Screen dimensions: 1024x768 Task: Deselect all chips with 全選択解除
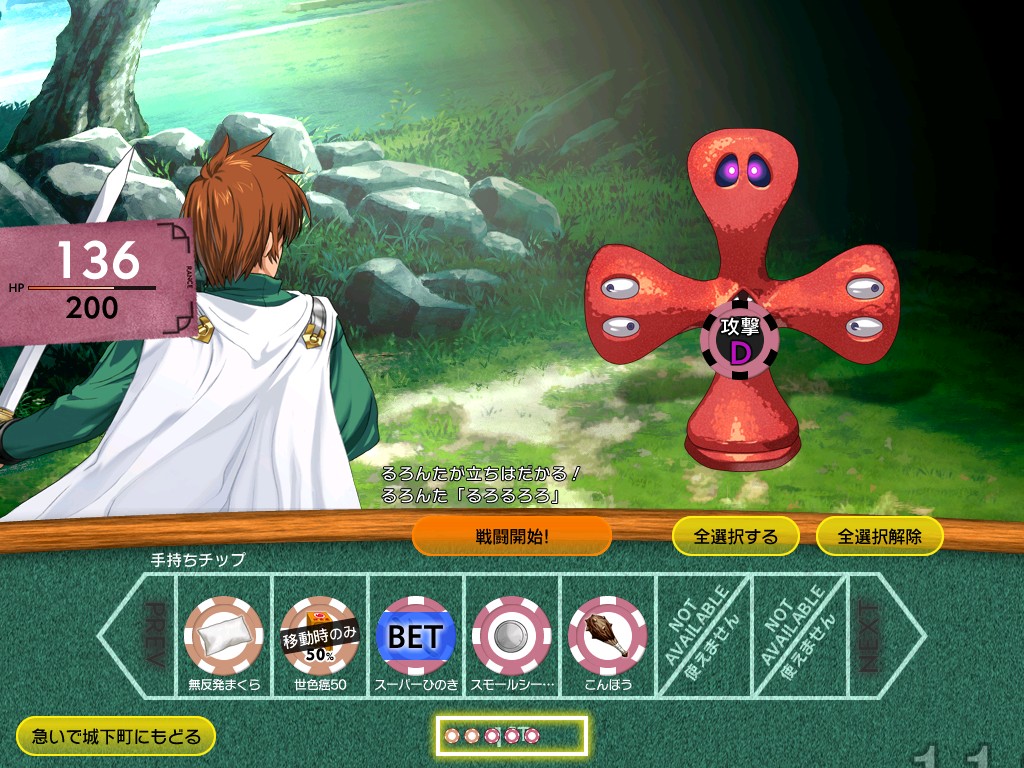tap(880, 536)
